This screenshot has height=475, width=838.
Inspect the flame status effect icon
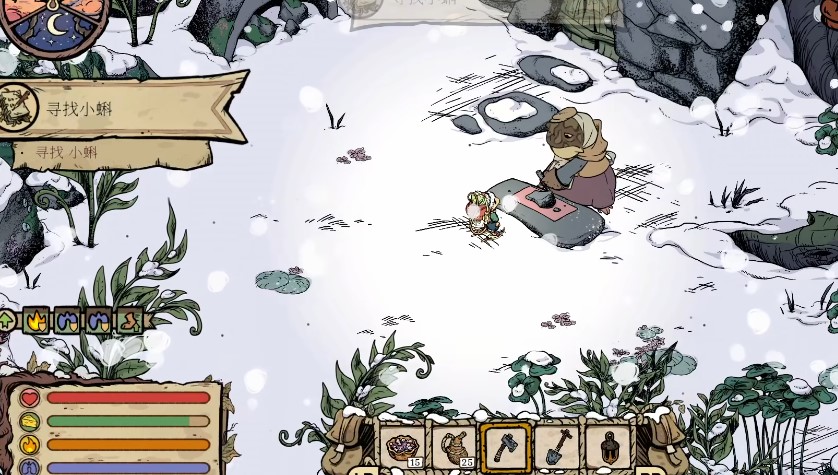(37, 321)
